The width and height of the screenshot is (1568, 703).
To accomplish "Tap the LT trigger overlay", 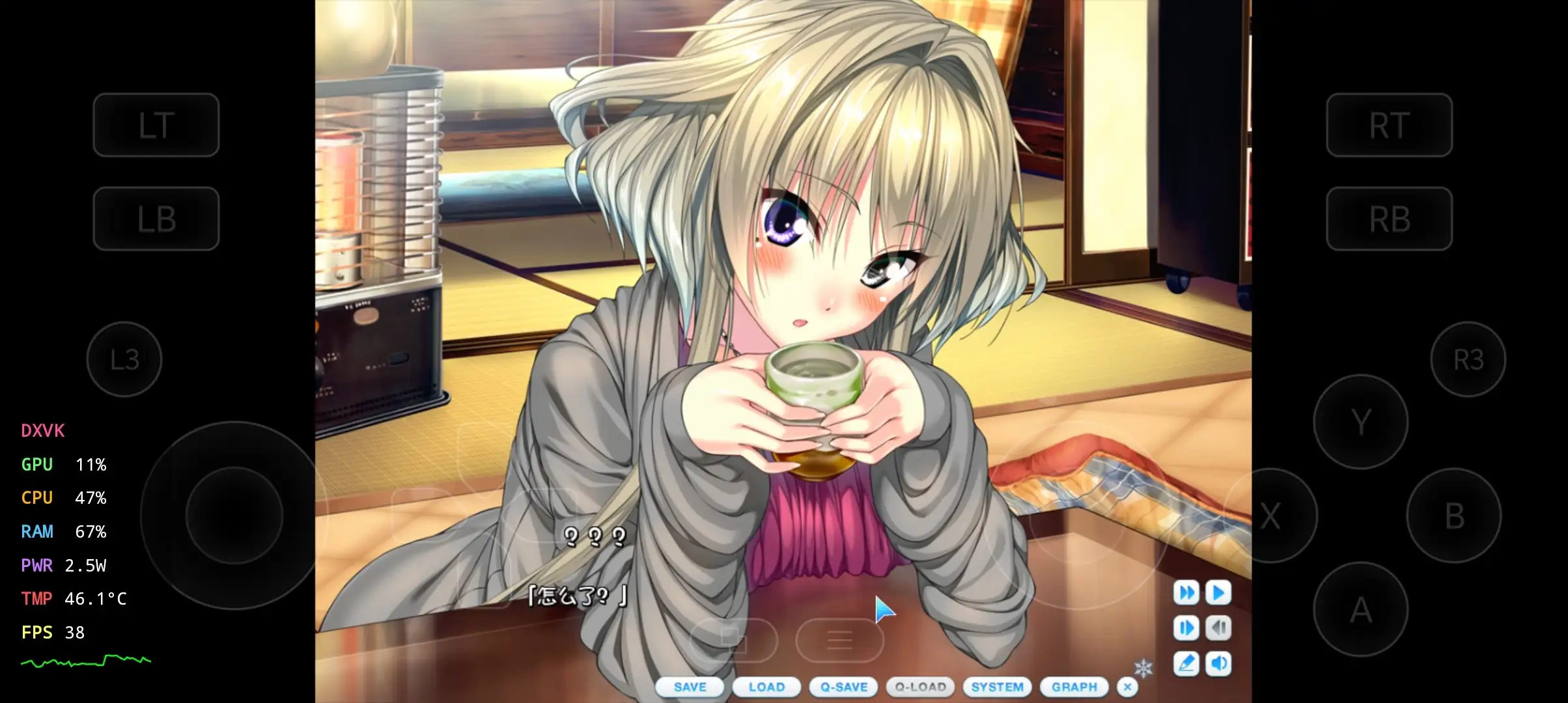I will click(x=156, y=125).
